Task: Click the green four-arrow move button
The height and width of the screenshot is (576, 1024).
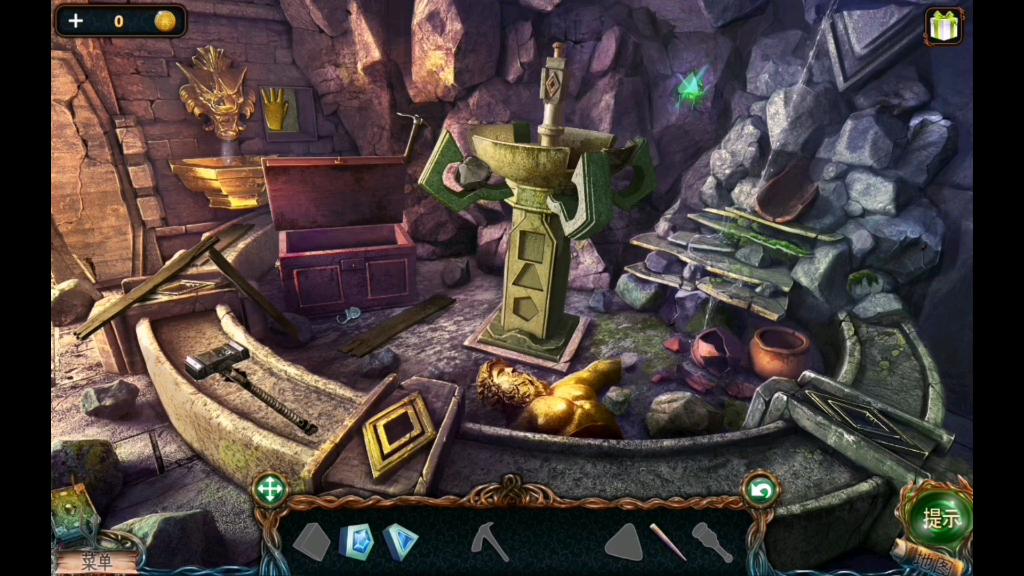Action: pyautogui.click(x=270, y=490)
